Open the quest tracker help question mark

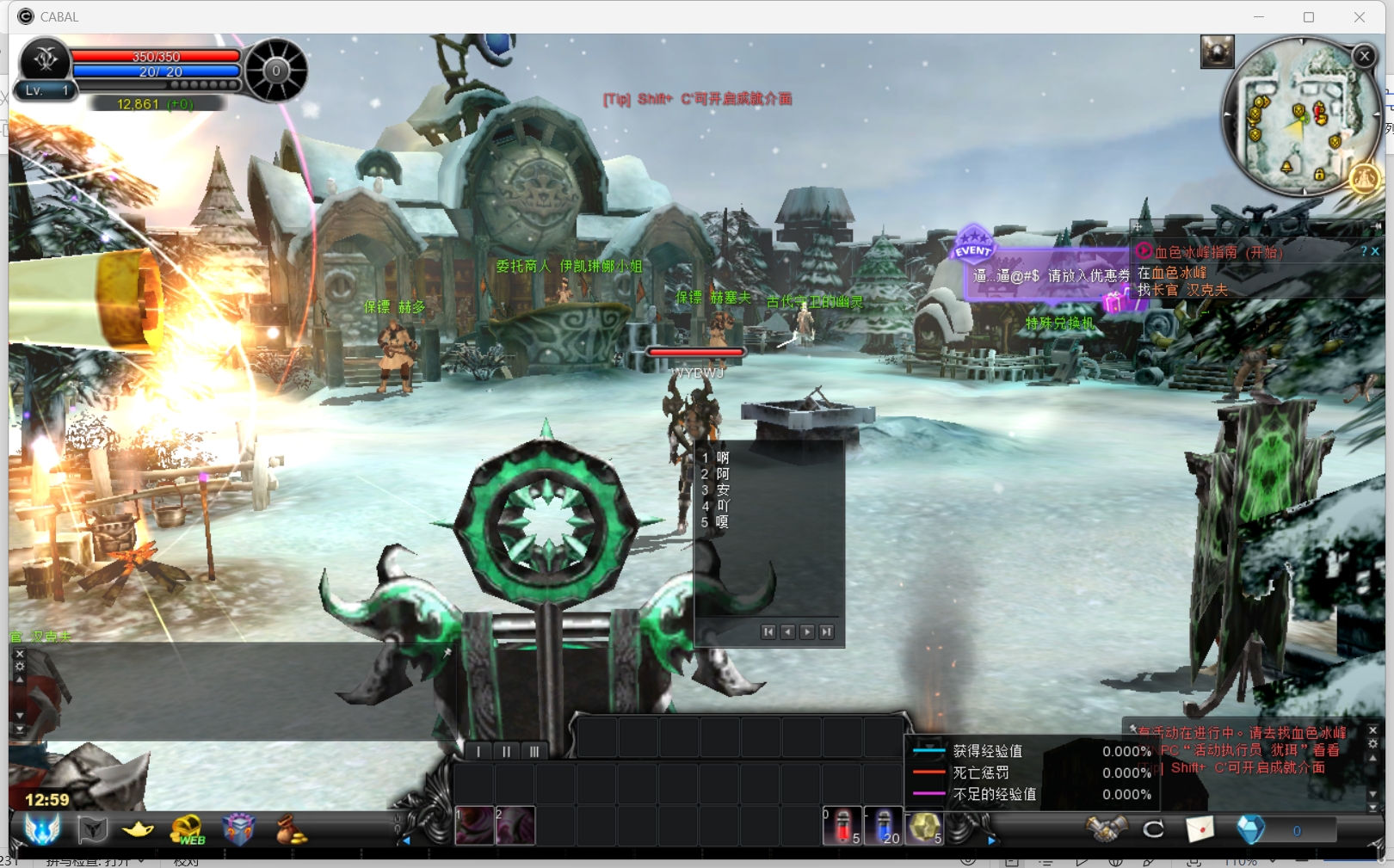pos(1364,251)
